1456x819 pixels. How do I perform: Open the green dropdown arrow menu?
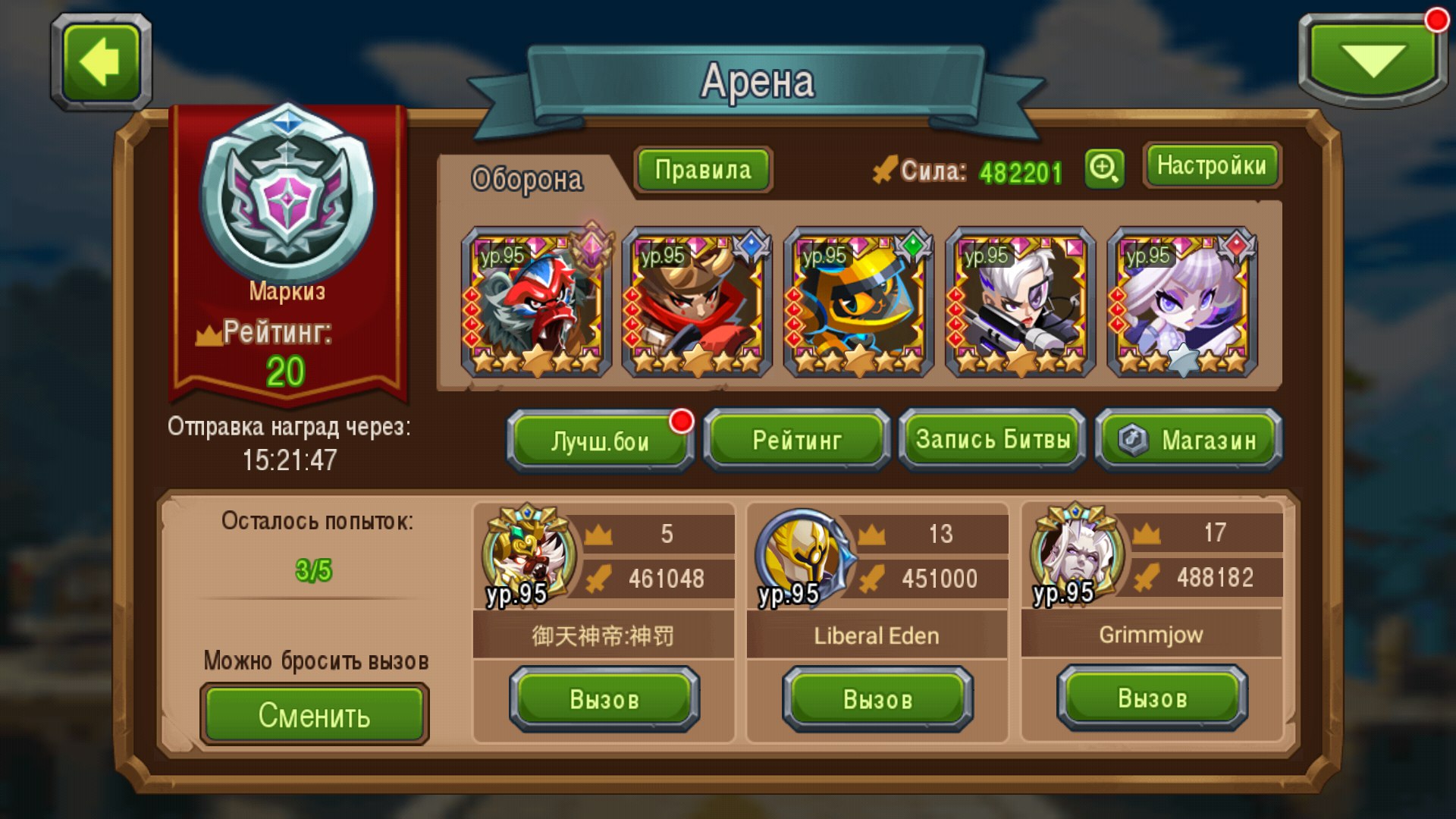(x=1373, y=61)
